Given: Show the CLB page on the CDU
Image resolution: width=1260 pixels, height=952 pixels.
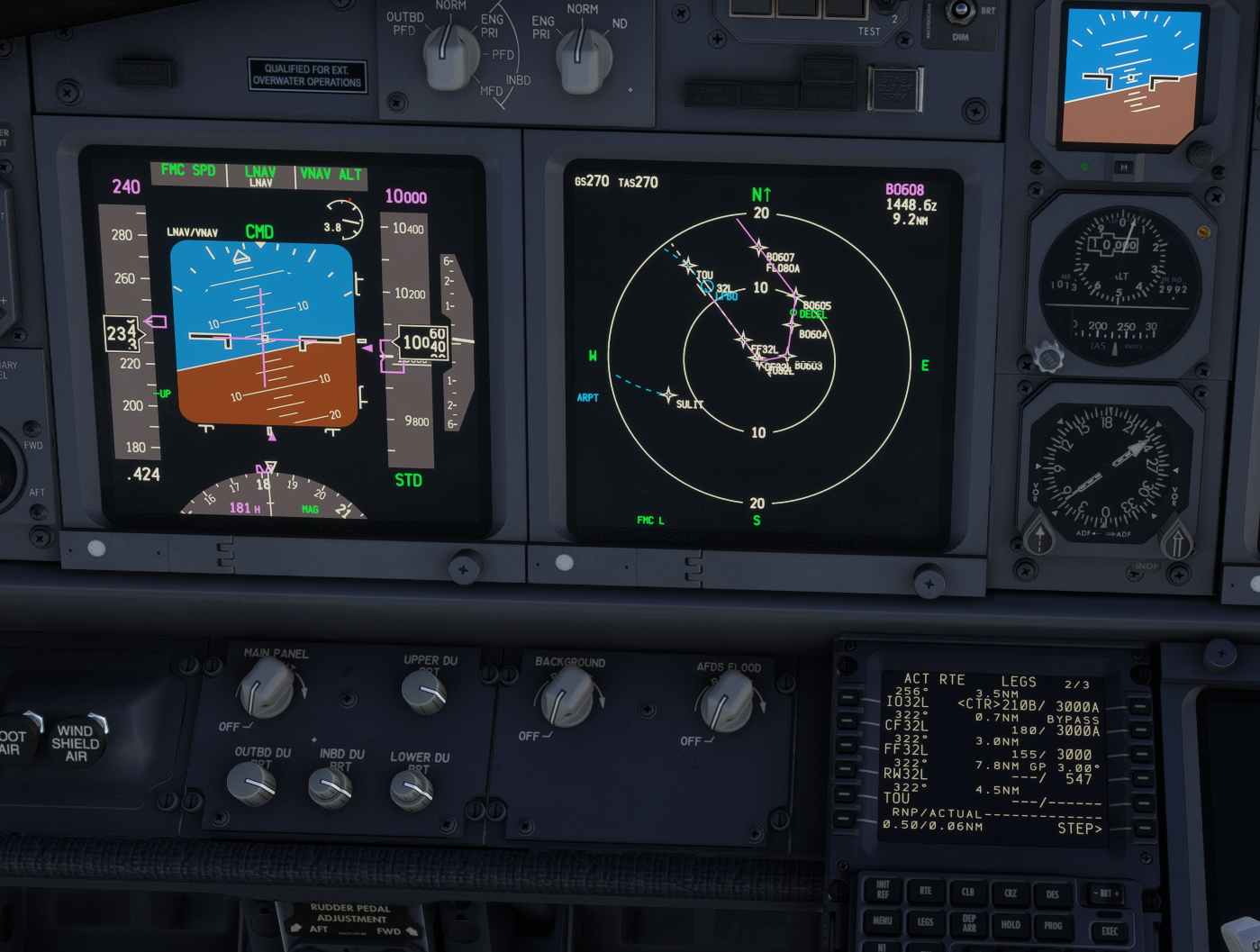Looking at the screenshot, I should tap(968, 892).
